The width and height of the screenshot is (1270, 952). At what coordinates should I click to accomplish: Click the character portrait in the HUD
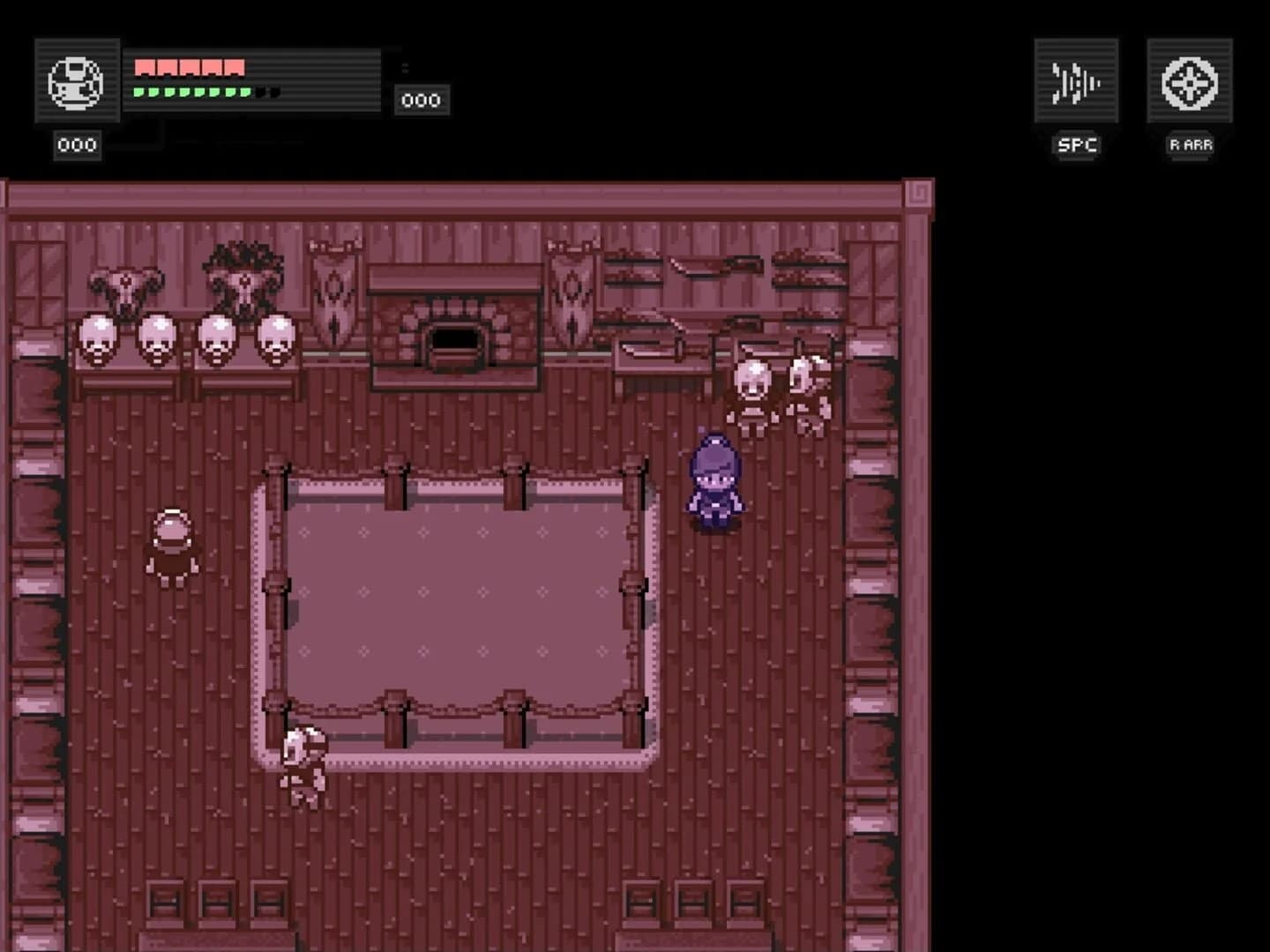pyautogui.click(x=77, y=82)
